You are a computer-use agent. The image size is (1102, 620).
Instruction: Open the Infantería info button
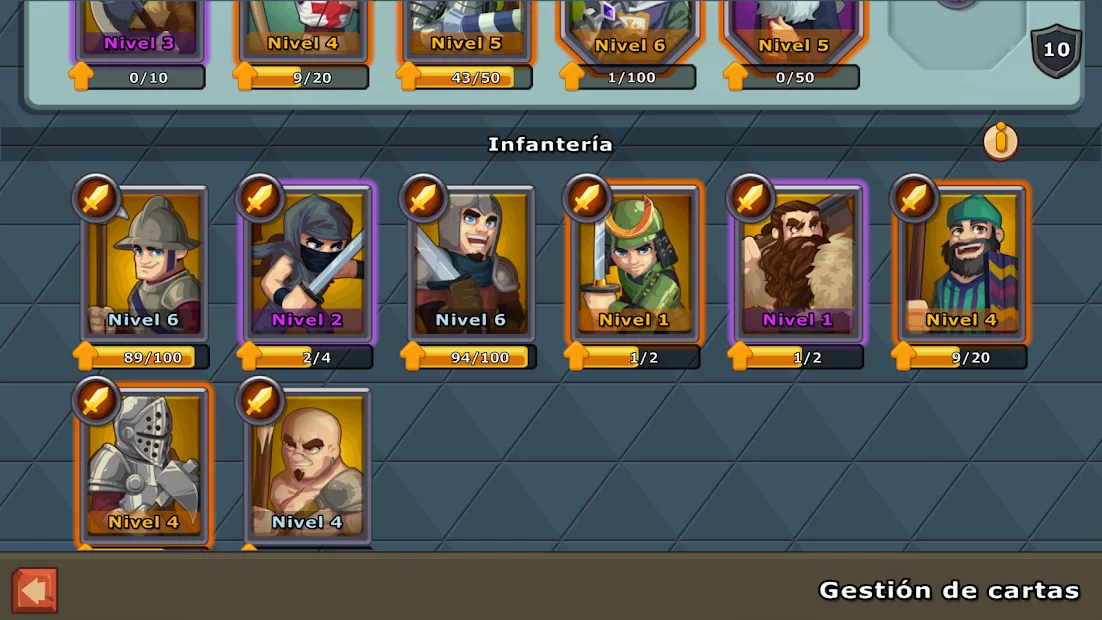tap(999, 142)
